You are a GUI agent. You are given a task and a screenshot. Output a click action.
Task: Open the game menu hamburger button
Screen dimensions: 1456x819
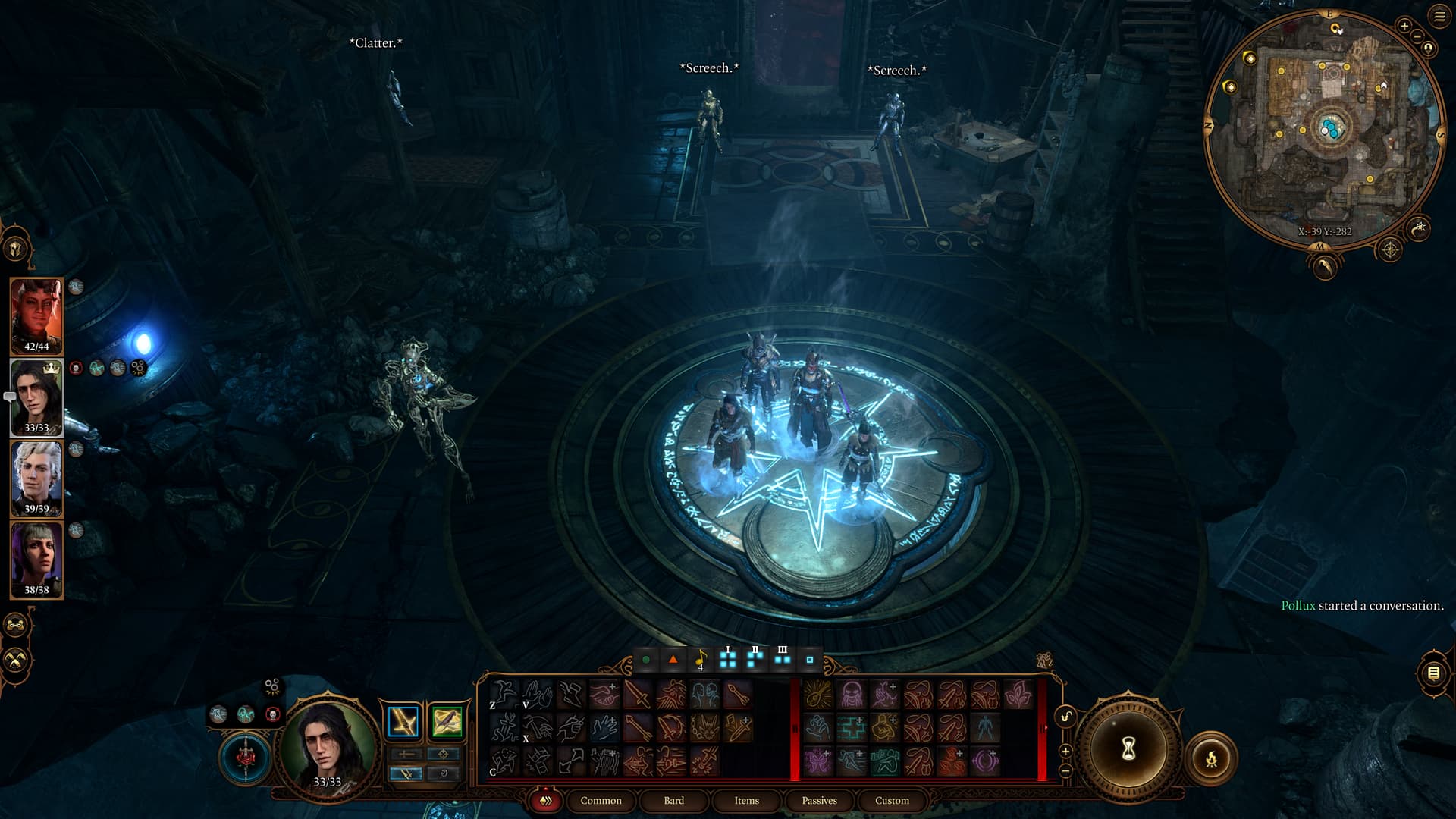pyautogui.click(x=1439, y=17)
